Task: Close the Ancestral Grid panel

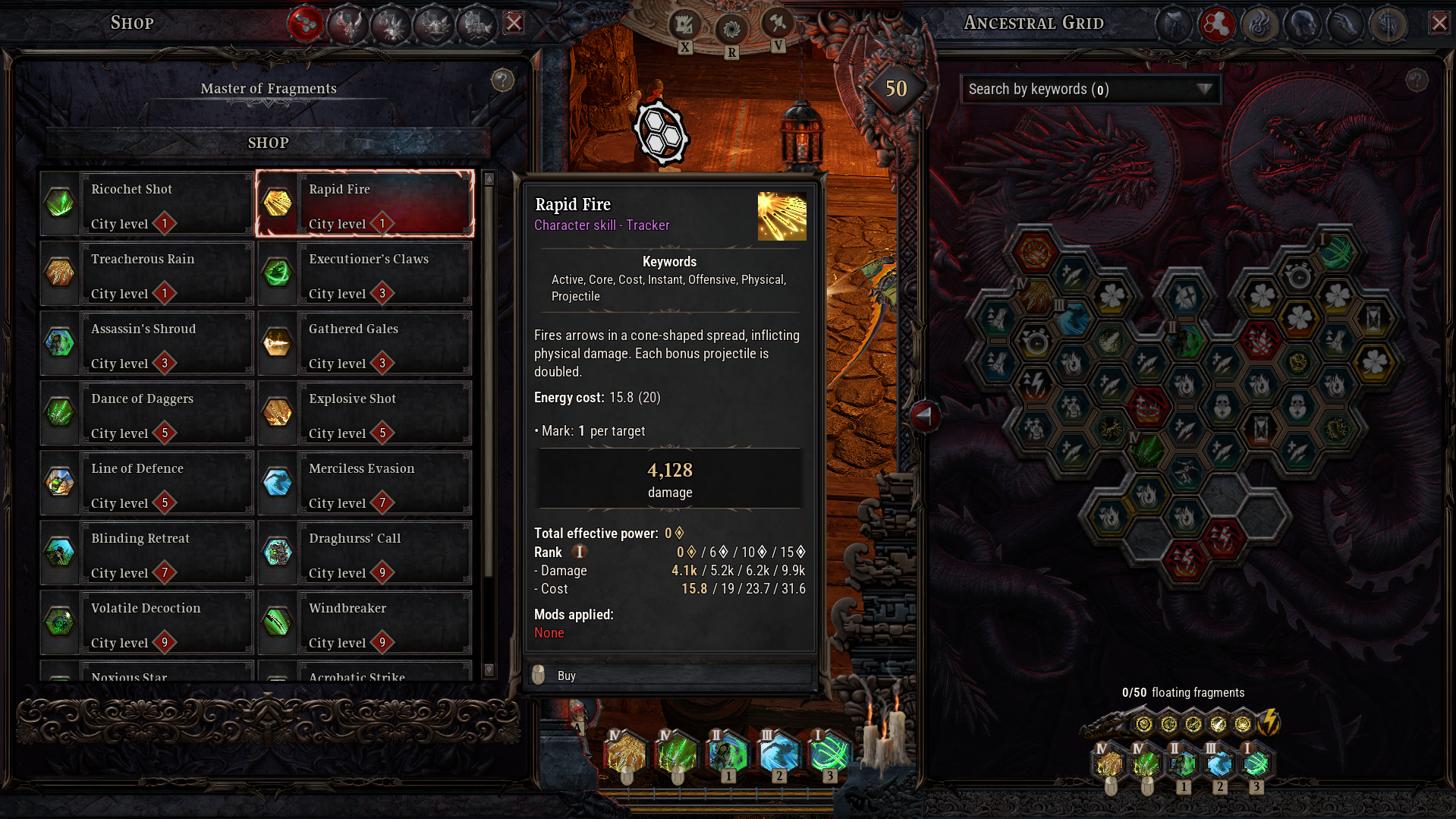Action: coord(1439,23)
